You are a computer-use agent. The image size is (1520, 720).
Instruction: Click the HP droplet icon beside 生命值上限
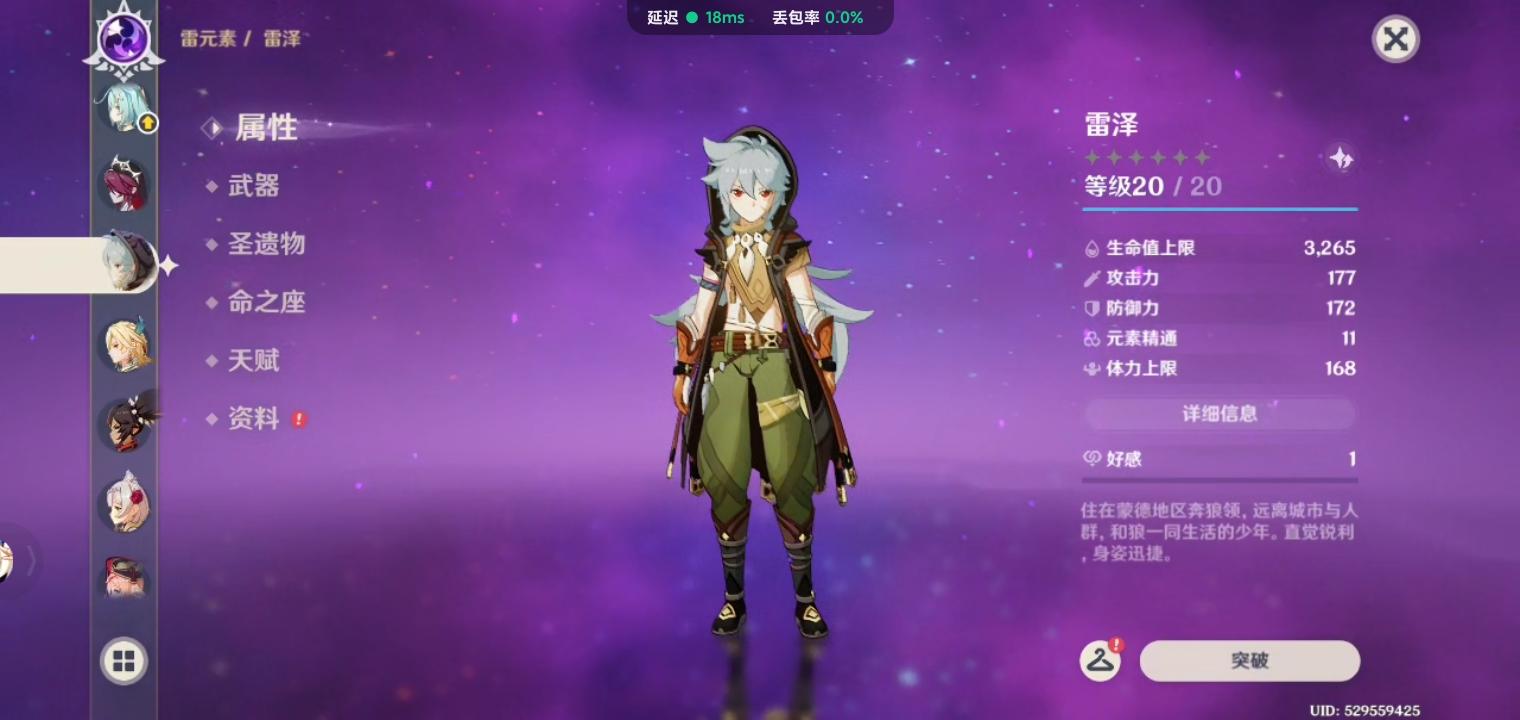[1092, 248]
